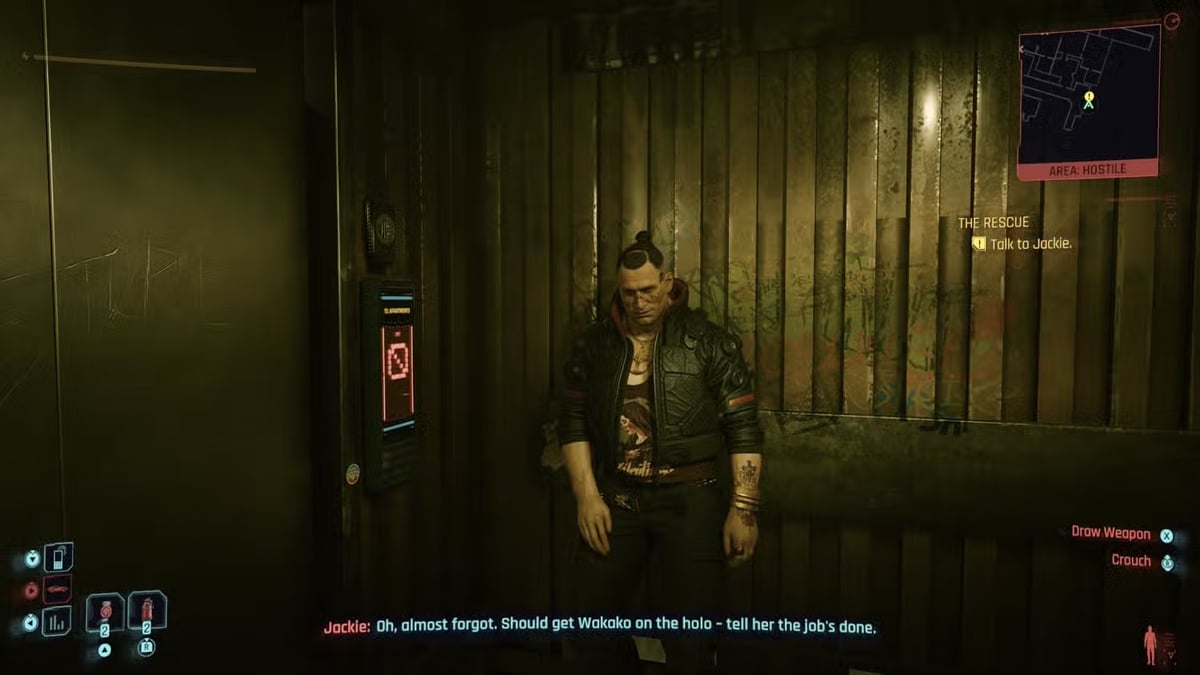Select the red vehicle call slot
This screenshot has height=675, width=1200.
tap(58, 589)
